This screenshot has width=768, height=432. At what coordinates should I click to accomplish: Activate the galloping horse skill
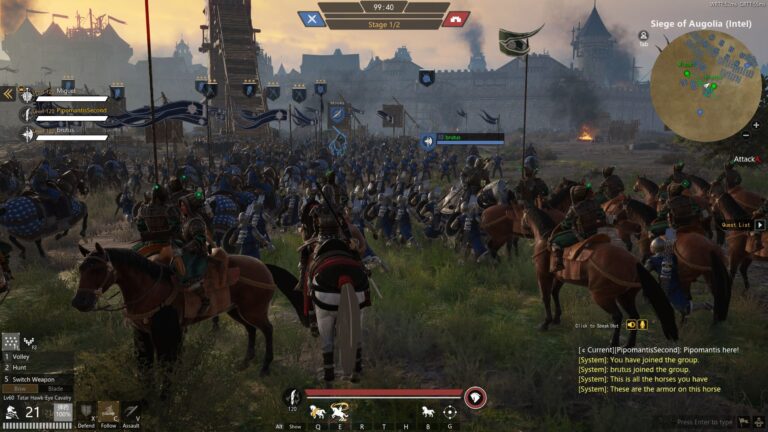tap(317, 411)
